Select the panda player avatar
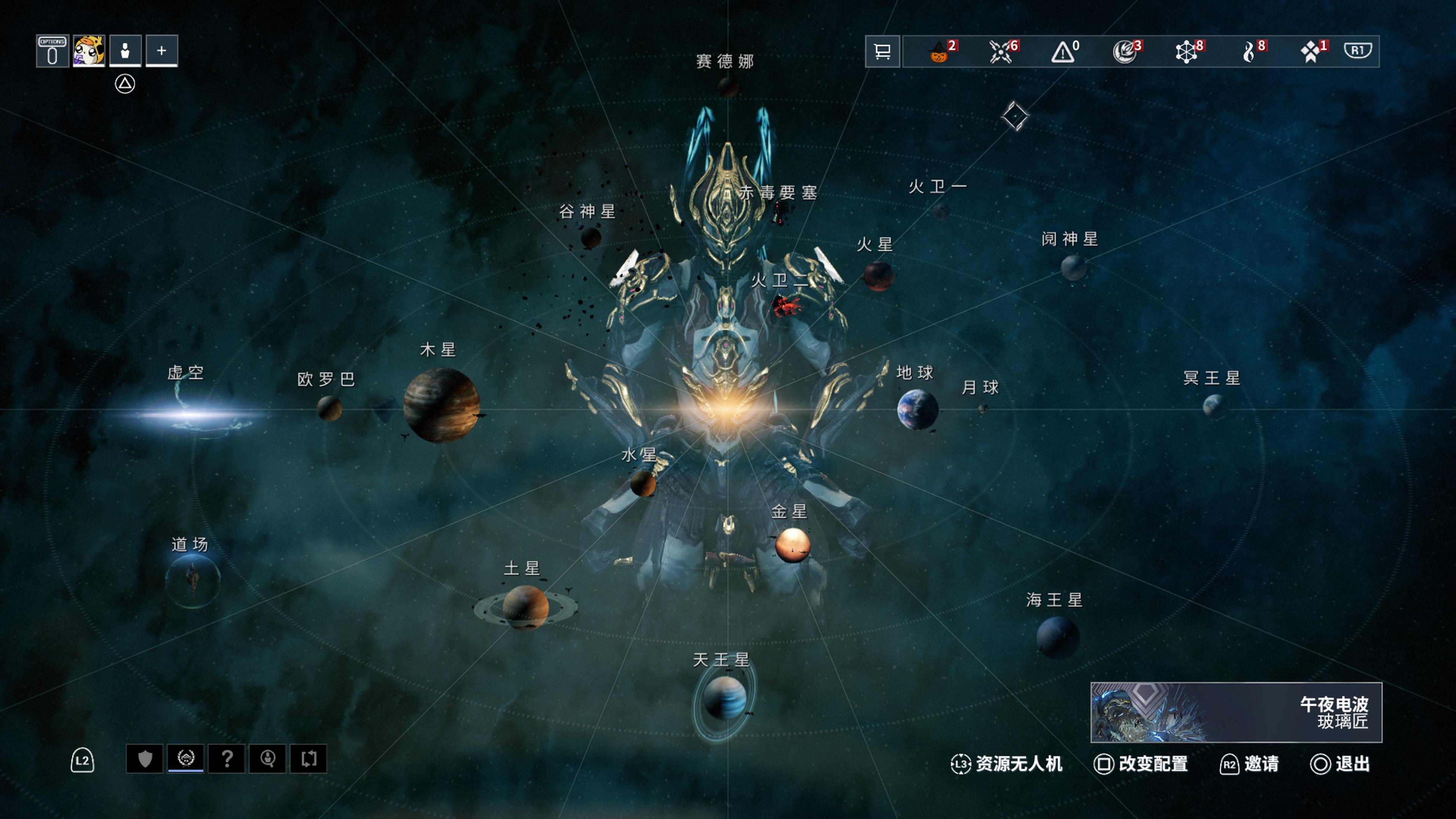 coord(89,52)
